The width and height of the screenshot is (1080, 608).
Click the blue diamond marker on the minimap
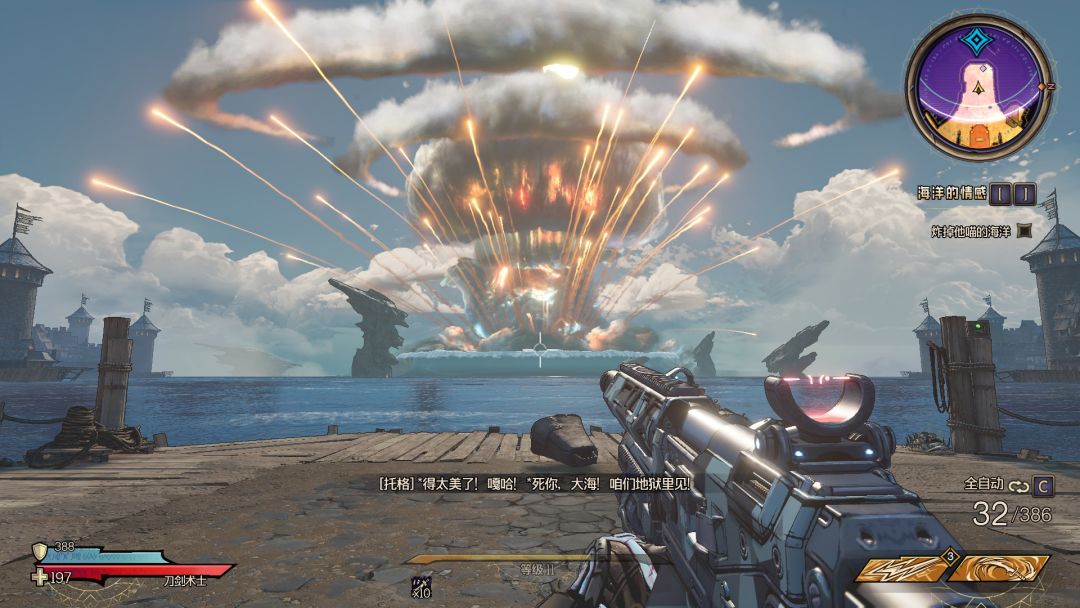point(976,40)
